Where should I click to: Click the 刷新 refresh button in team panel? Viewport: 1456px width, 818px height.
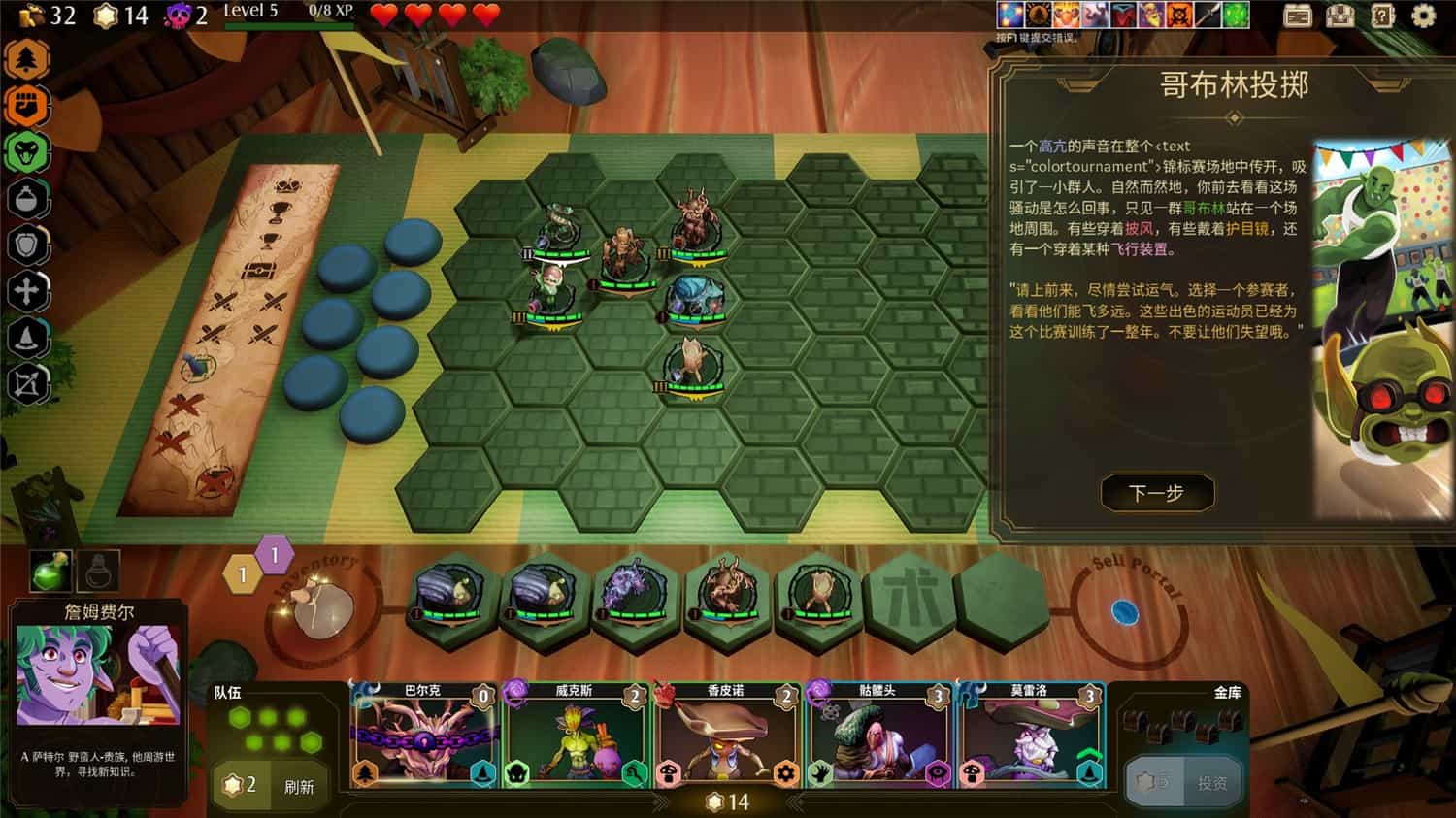coord(299,788)
